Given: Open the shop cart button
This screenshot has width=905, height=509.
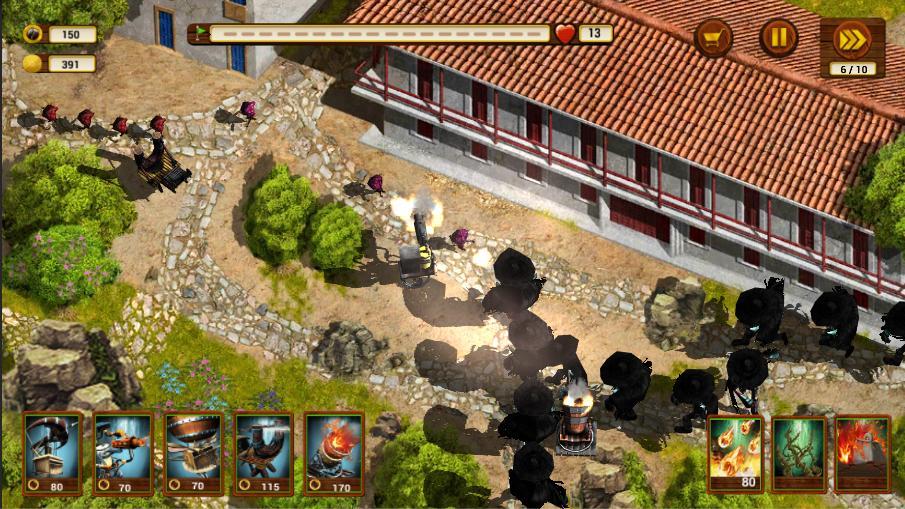Looking at the screenshot, I should point(713,39).
